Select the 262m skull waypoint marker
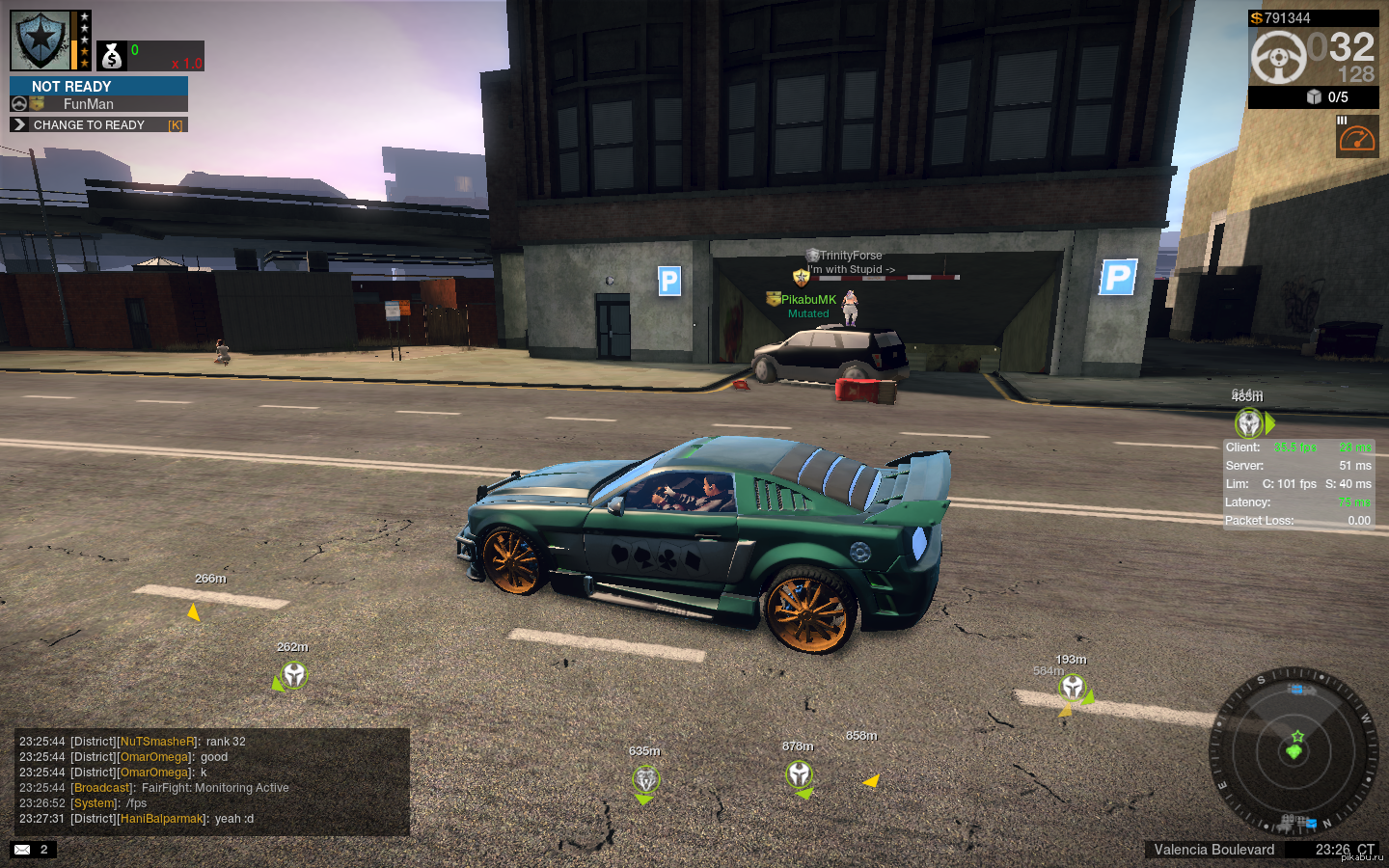 click(x=294, y=675)
